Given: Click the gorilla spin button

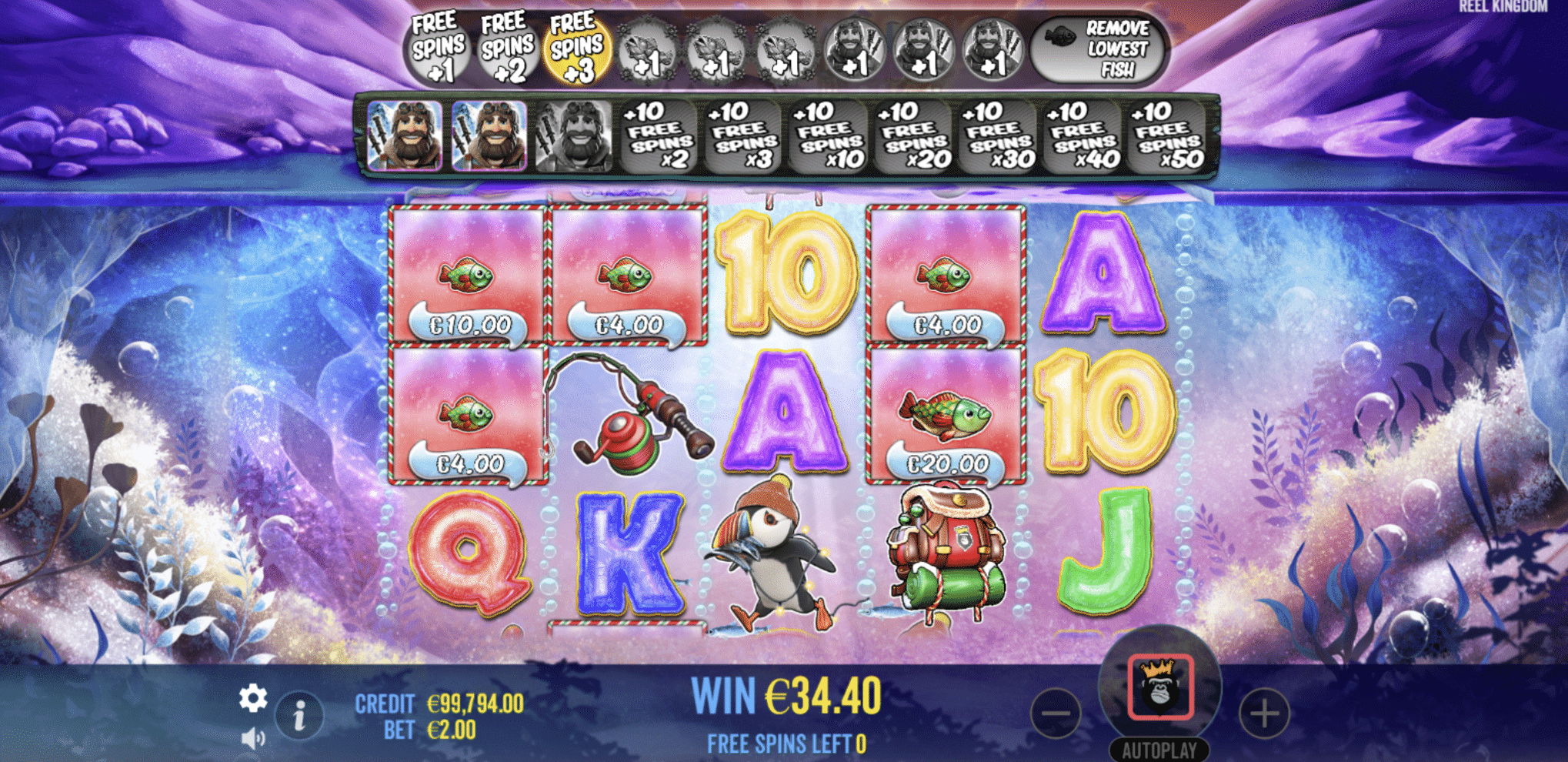Looking at the screenshot, I should tap(1160, 688).
